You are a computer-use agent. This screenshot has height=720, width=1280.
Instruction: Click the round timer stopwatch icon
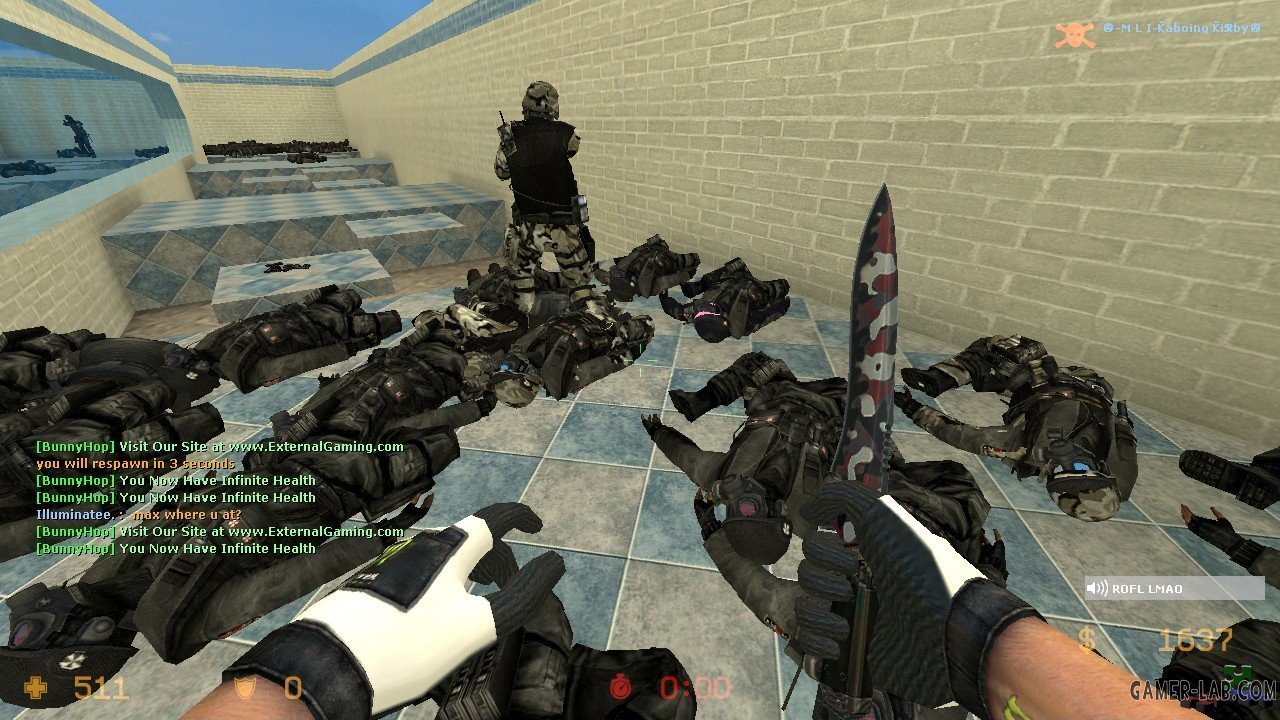624,688
